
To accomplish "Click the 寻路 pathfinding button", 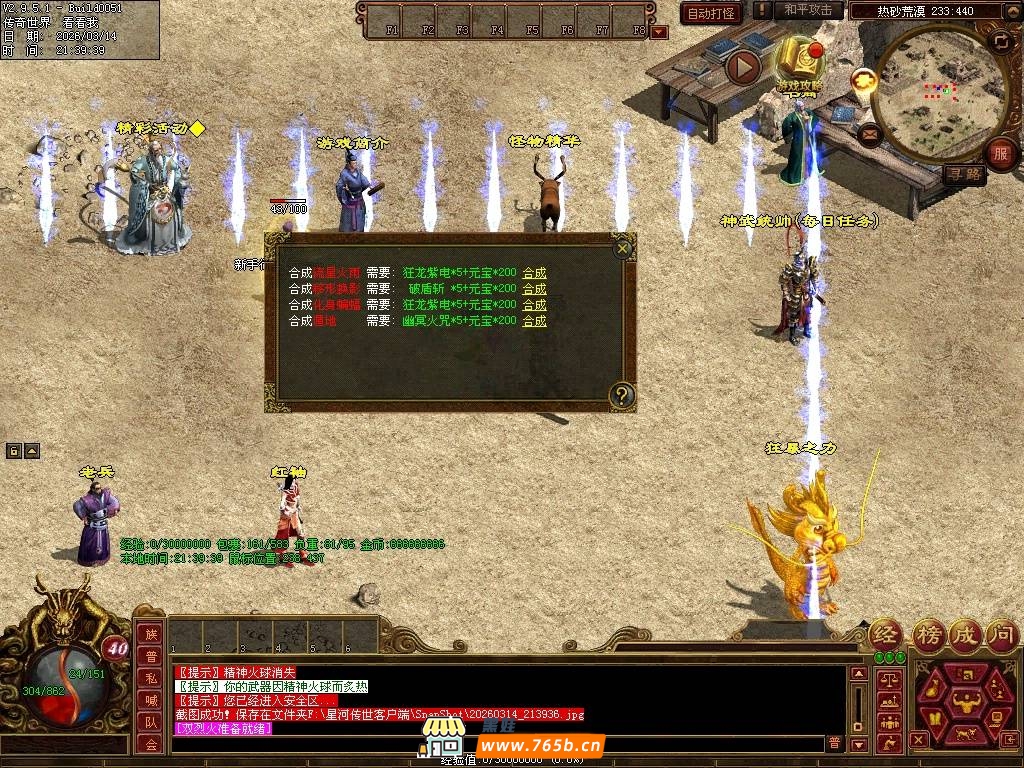I will (963, 174).
